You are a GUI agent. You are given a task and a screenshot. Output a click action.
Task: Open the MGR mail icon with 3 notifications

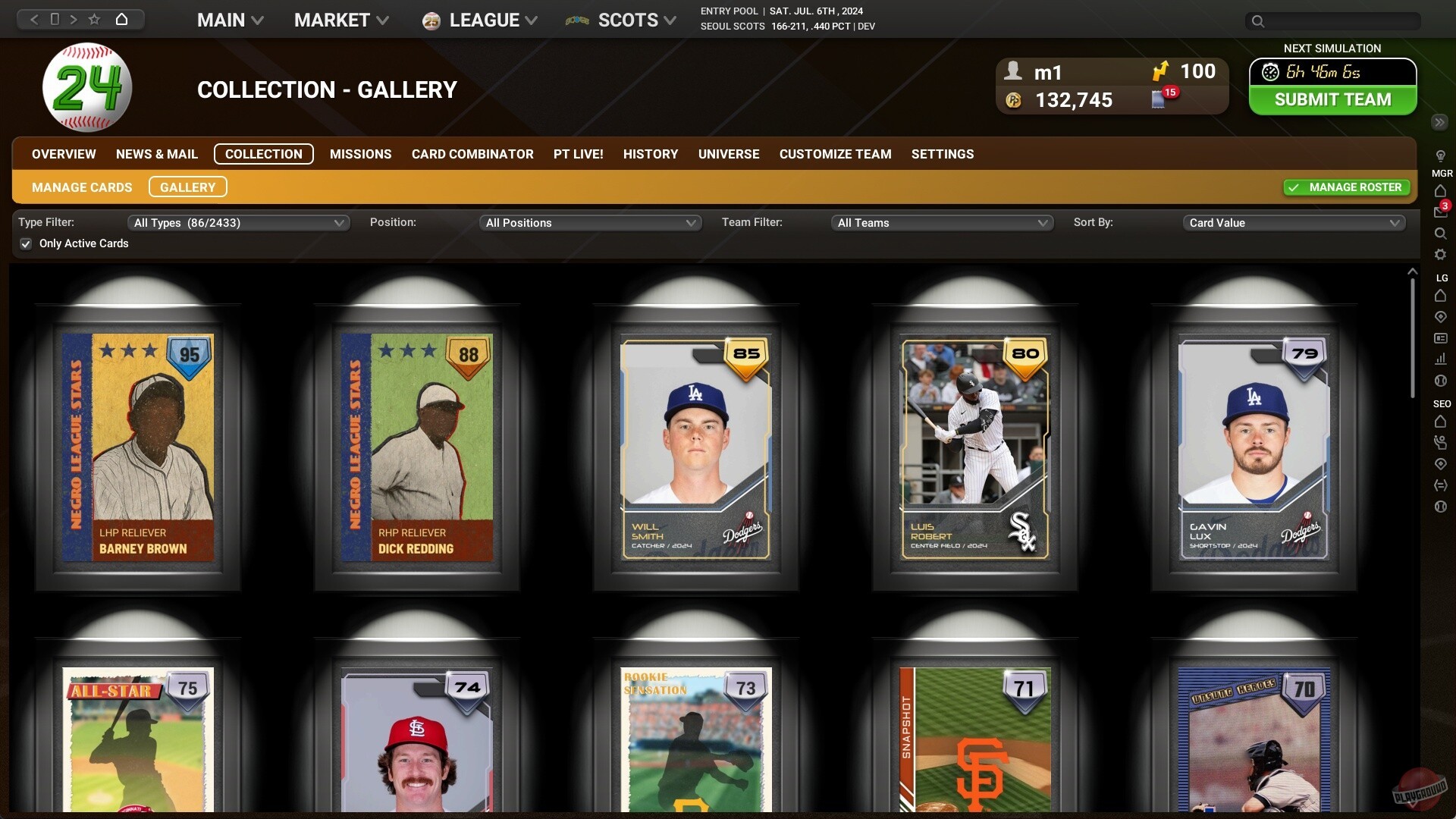tap(1440, 212)
